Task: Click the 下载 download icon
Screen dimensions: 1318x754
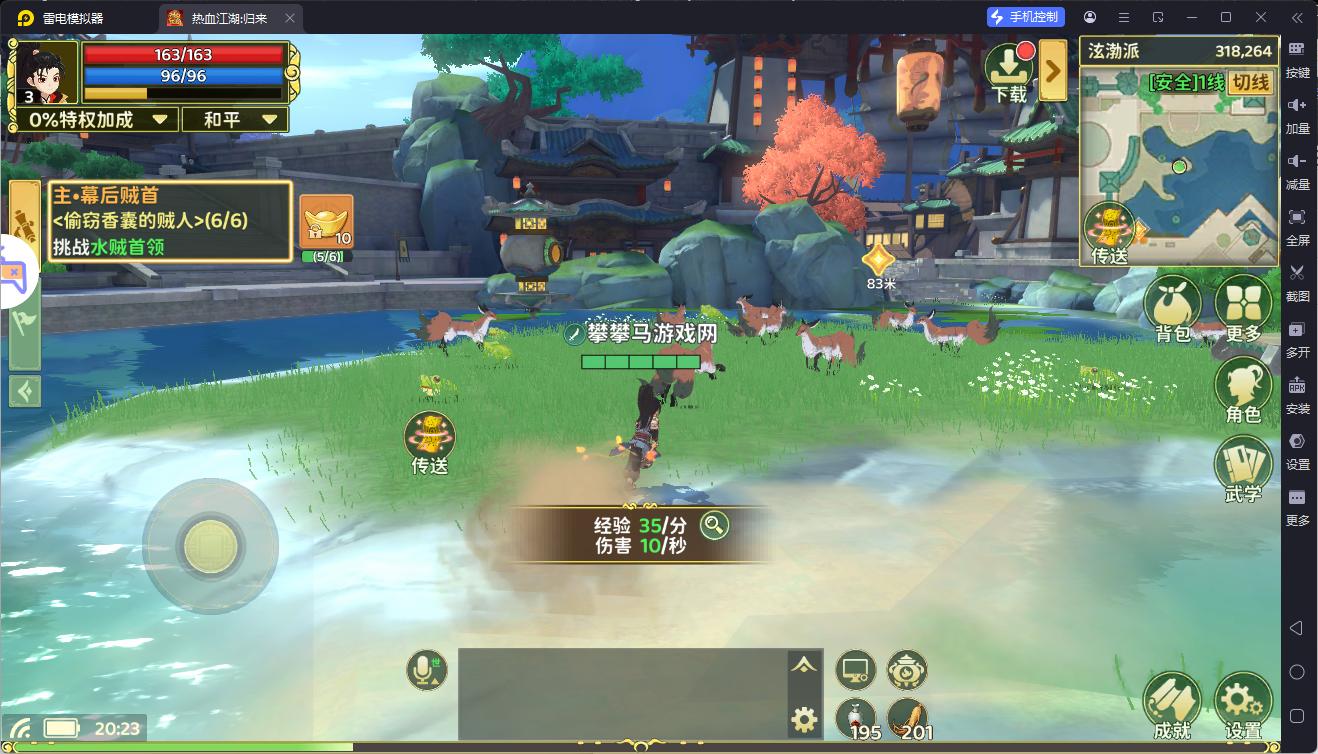Action: click(x=1009, y=70)
